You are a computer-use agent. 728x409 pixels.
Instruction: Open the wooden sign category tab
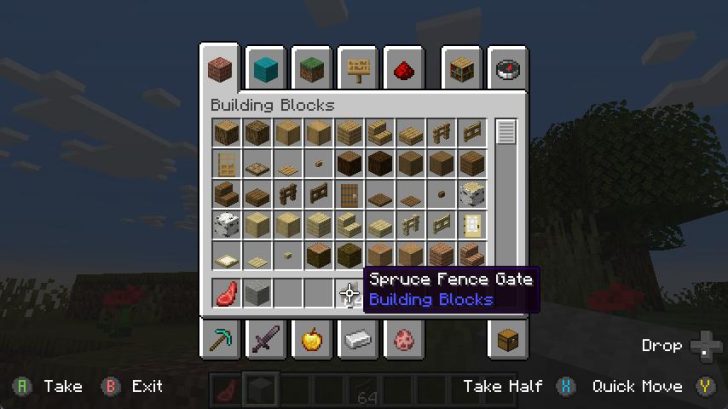click(357, 70)
